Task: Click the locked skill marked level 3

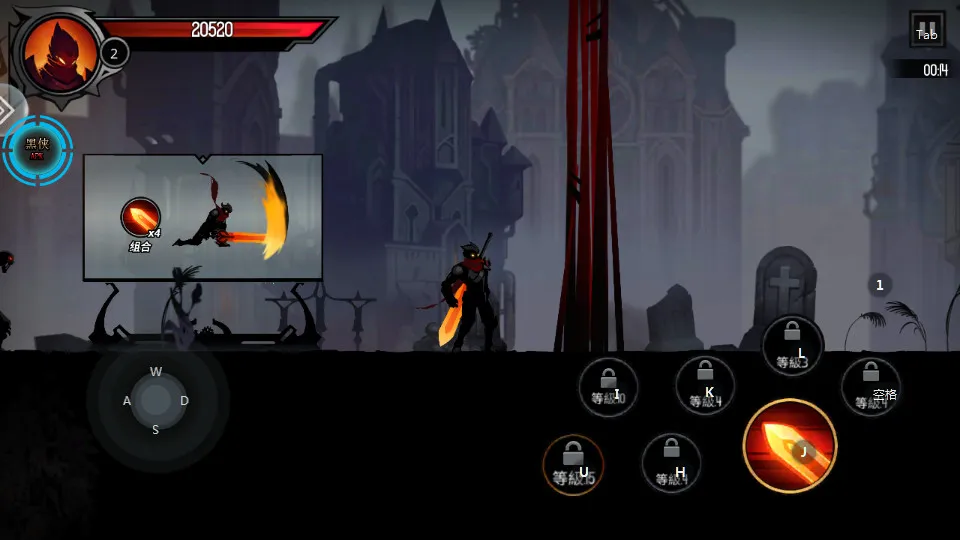Action: pyautogui.click(x=792, y=346)
